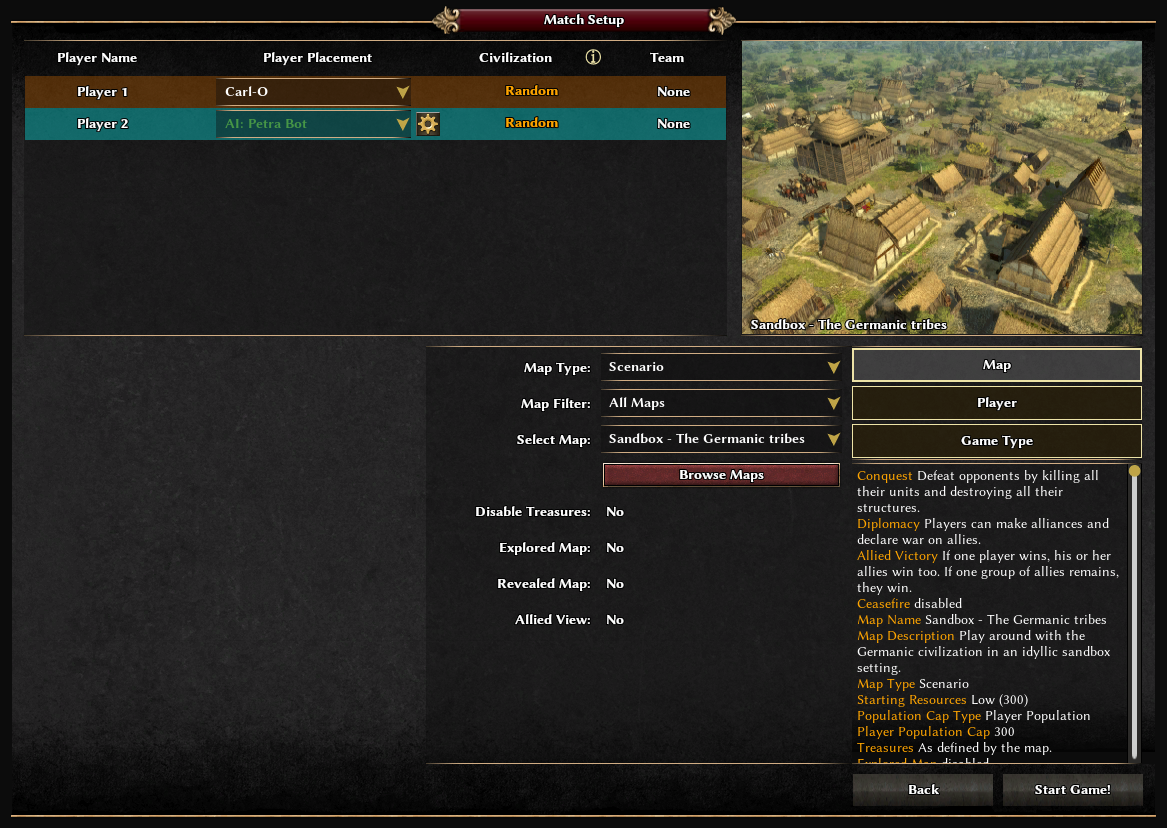The image size is (1167, 828).
Task: Start the game with Start Game! button
Action: coord(1072,790)
